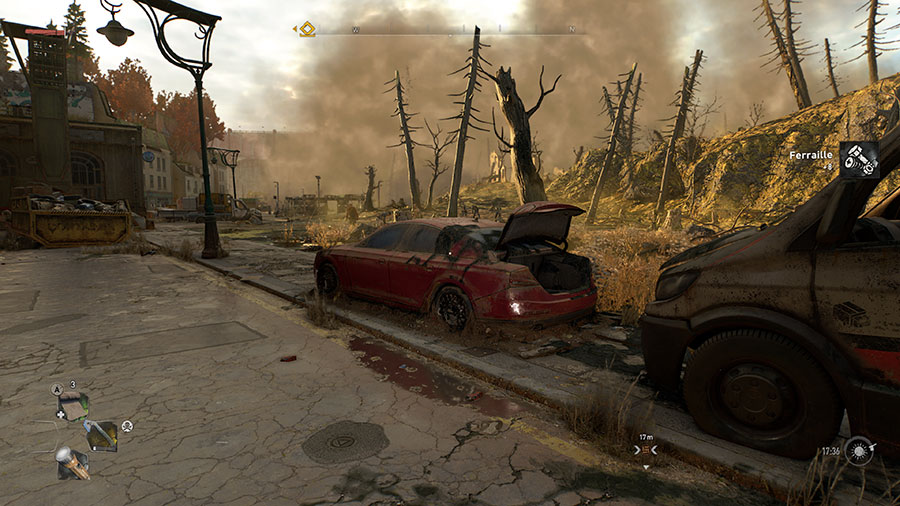Click the skull icon beside the weapon slot
The height and width of the screenshot is (506, 900).
coord(127,426)
